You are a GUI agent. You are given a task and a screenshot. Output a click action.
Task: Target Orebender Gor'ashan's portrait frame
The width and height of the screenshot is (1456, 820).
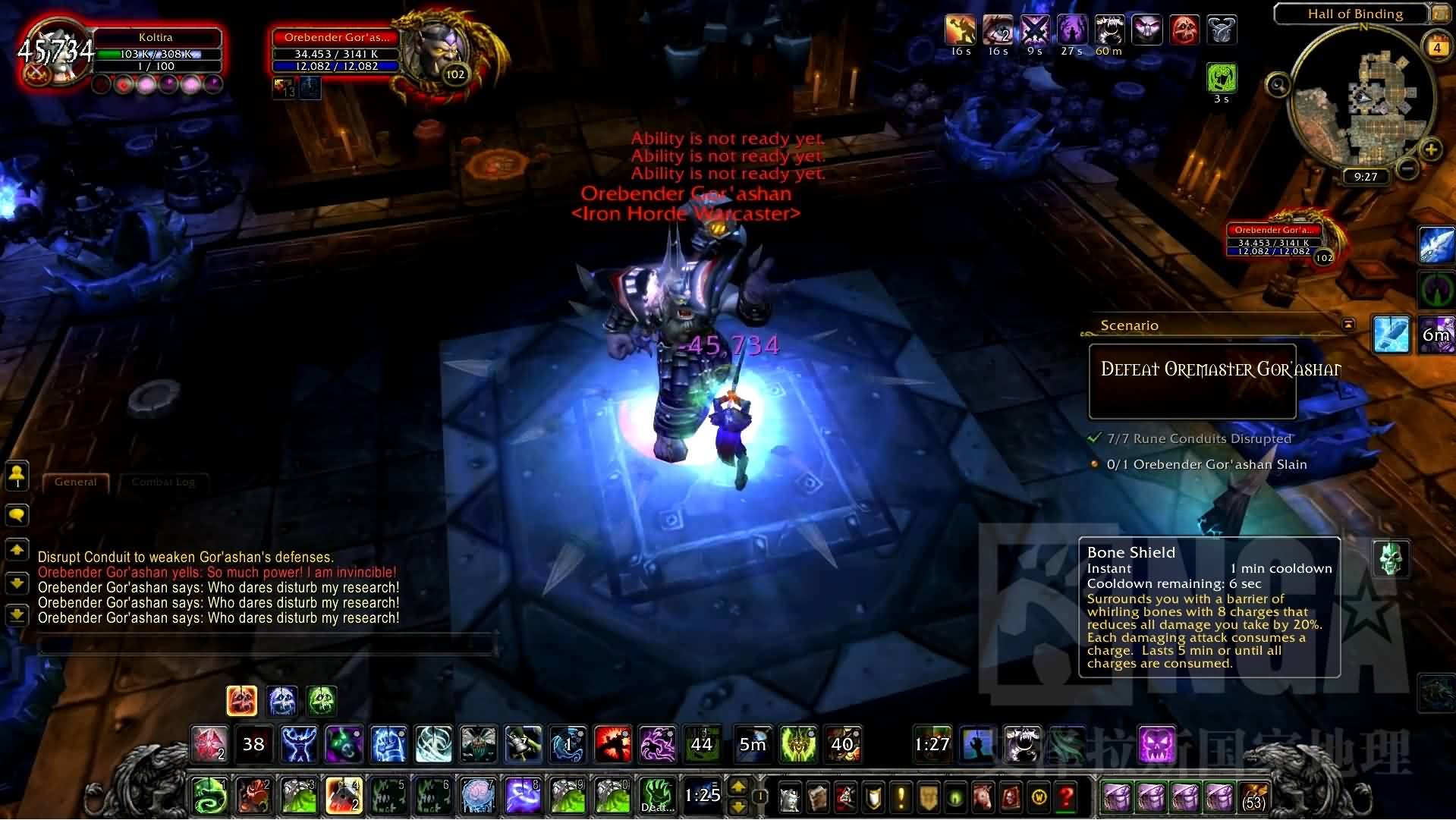click(440, 53)
